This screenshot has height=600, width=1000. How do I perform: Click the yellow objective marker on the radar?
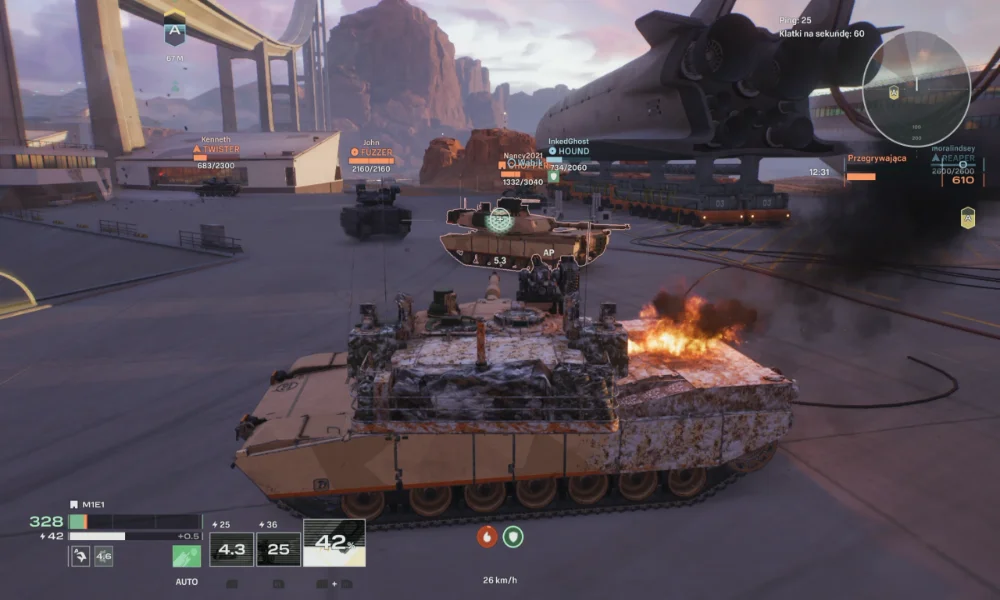point(894,92)
